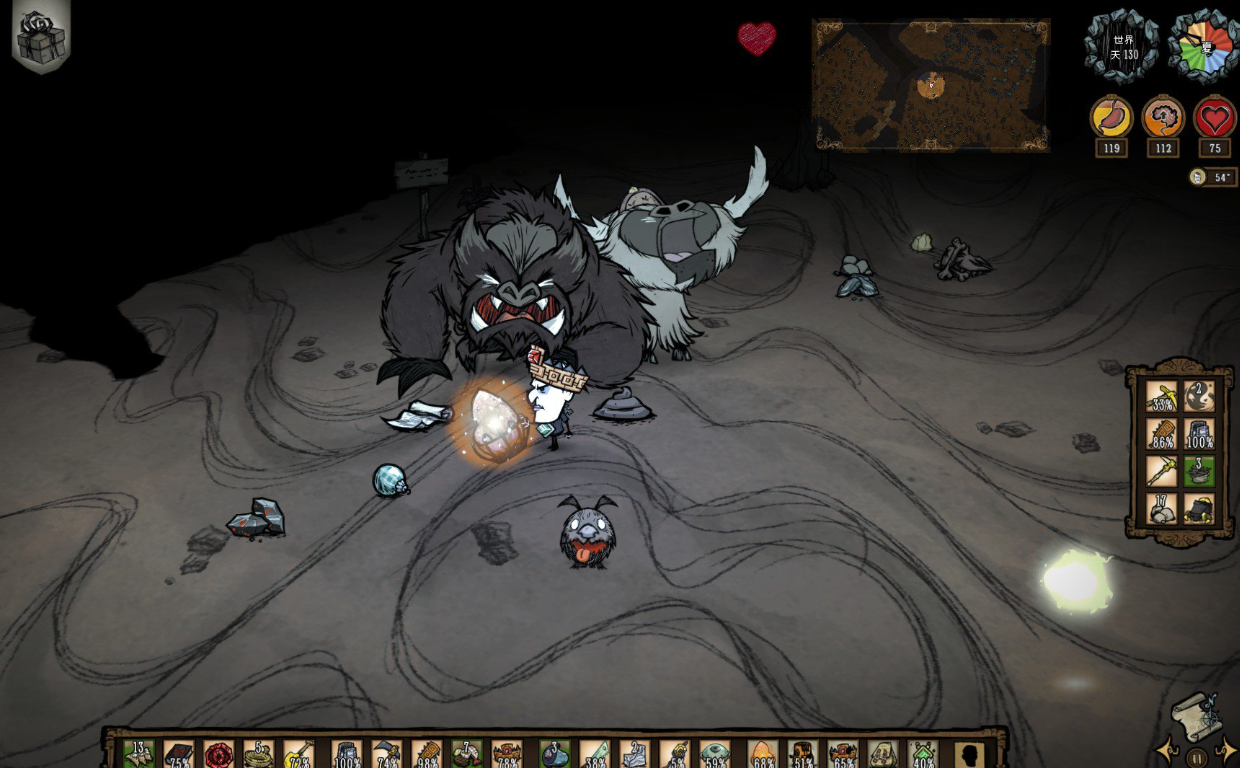Image resolution: width=1240 pixels, height=768 pixels.
Task: Rotate the camera with the right arrow
Action: point(1227,749)
